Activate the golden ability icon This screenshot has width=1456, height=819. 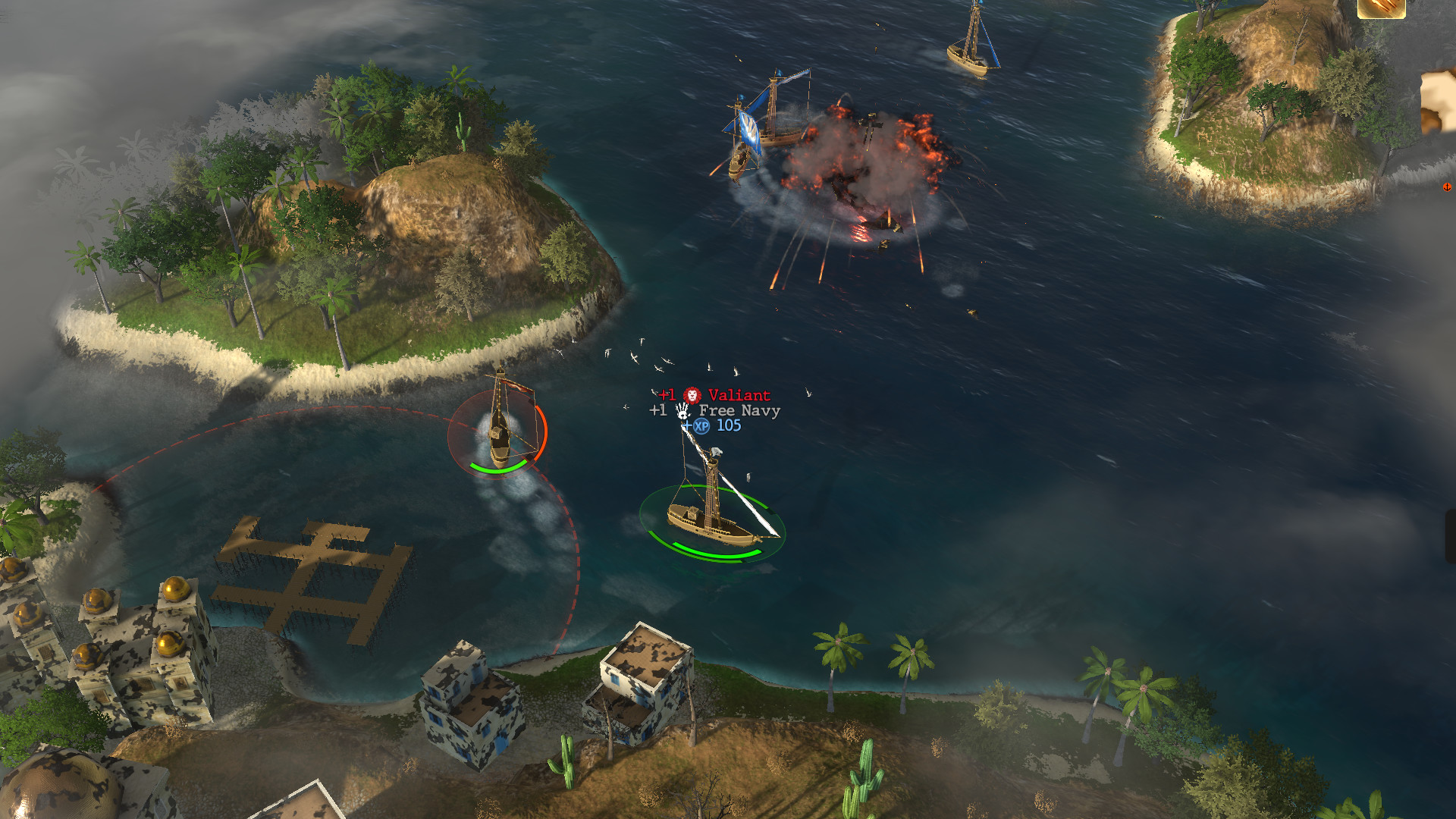[1381, 8]
